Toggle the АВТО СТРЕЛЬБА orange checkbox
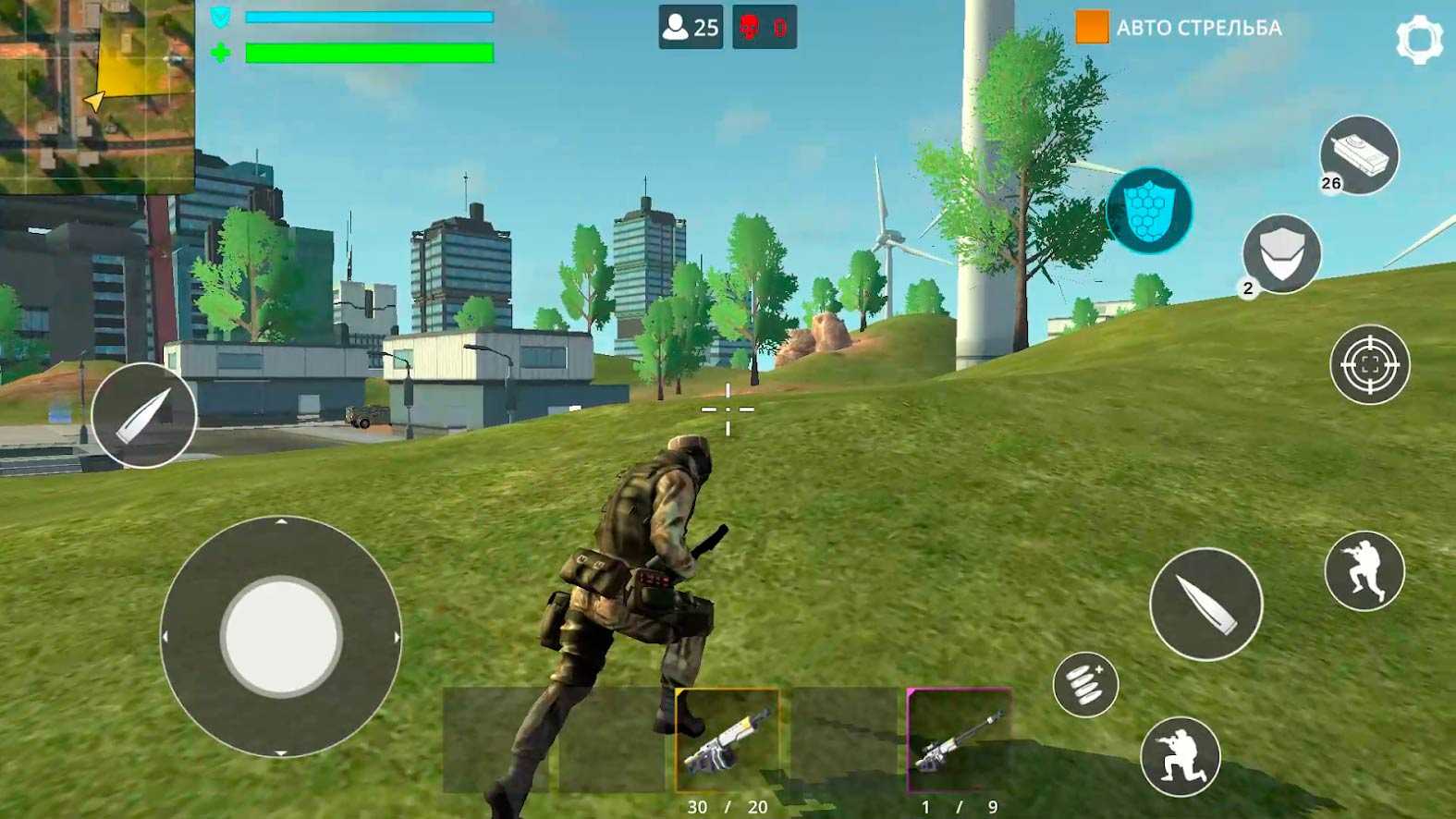Viewport: 1456px width, 819px height. (x=1091, y=27)
